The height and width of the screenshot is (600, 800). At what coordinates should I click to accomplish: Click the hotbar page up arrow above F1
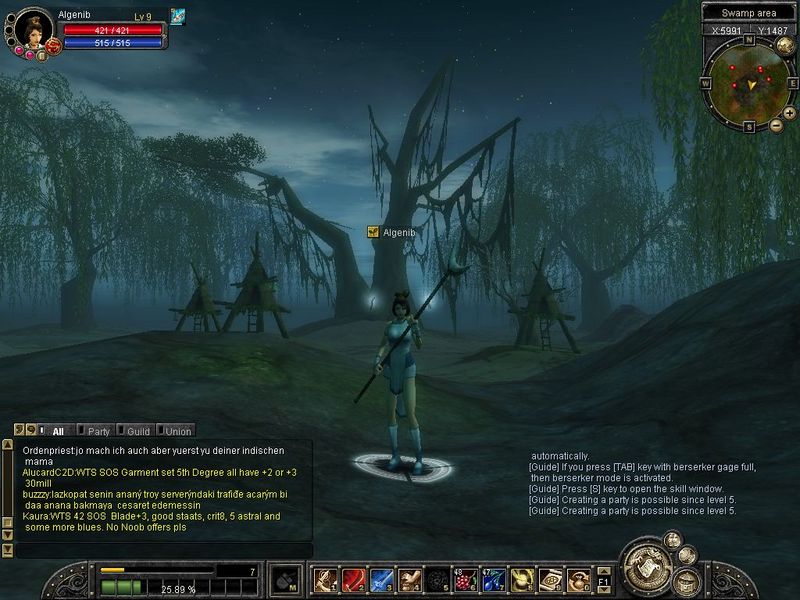pos(604,570)
